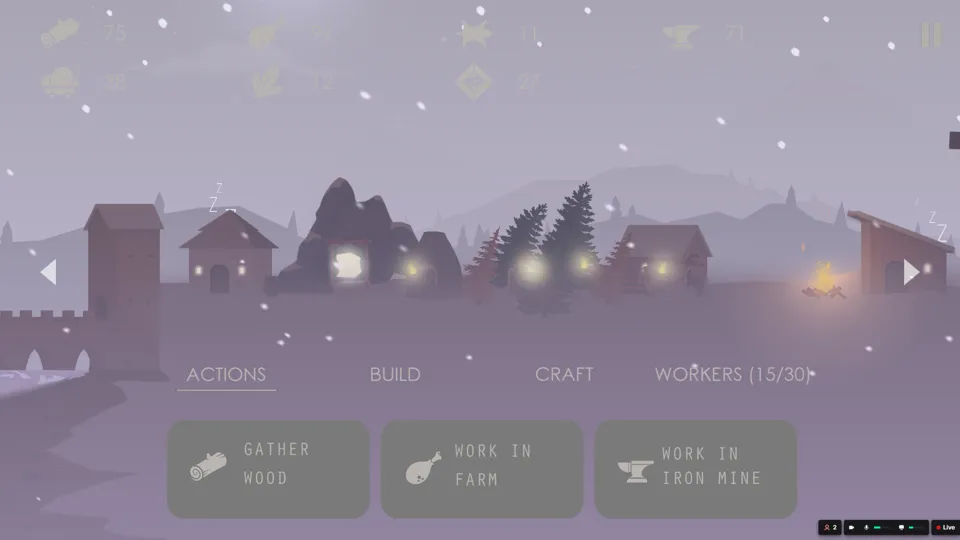The width and height of the screenshot is (960, 540).
Task: Click the left arrow to view west
Action: coord(48,271)
